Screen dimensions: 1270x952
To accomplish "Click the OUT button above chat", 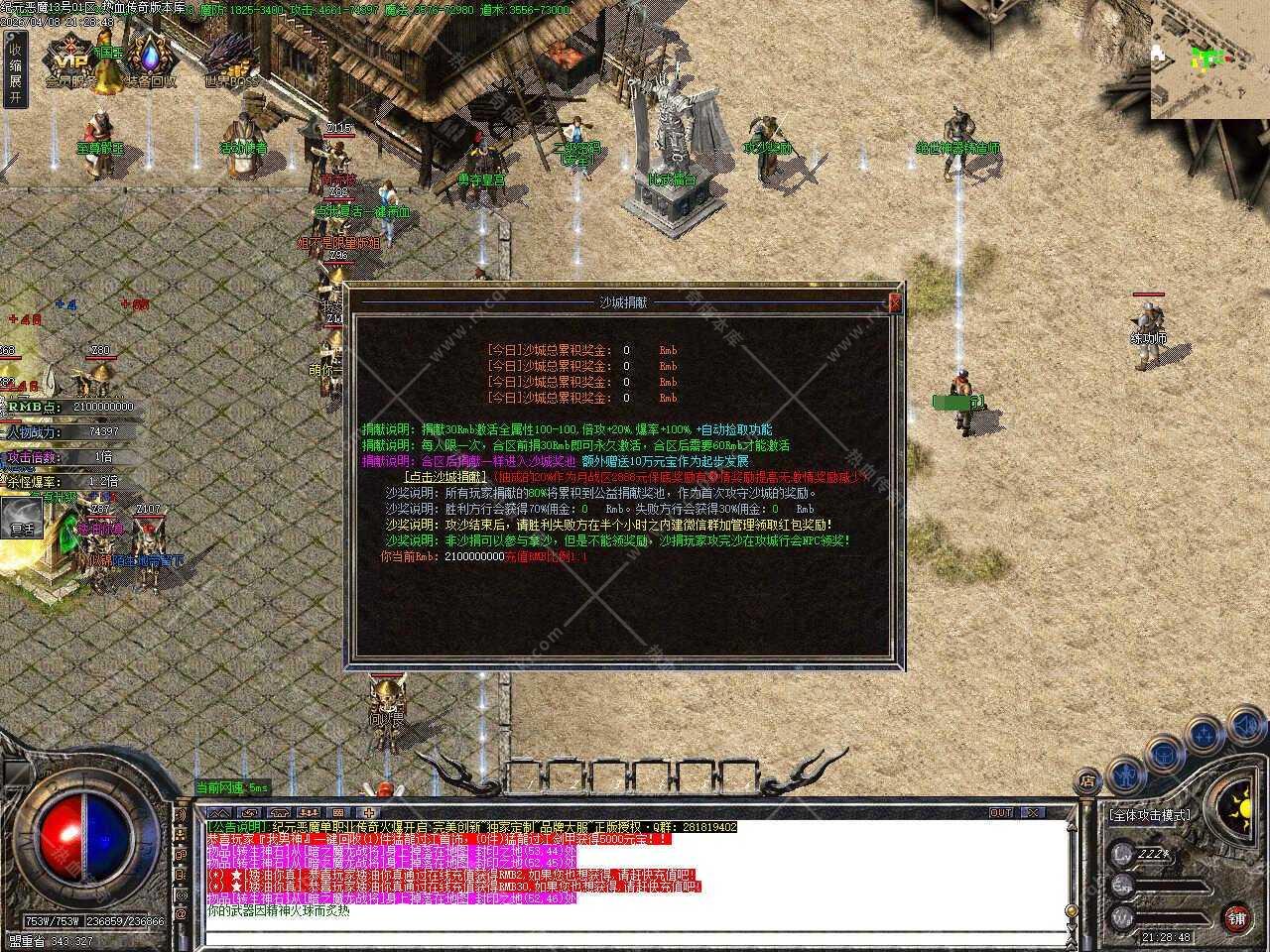I will [x=1001, y=812].
